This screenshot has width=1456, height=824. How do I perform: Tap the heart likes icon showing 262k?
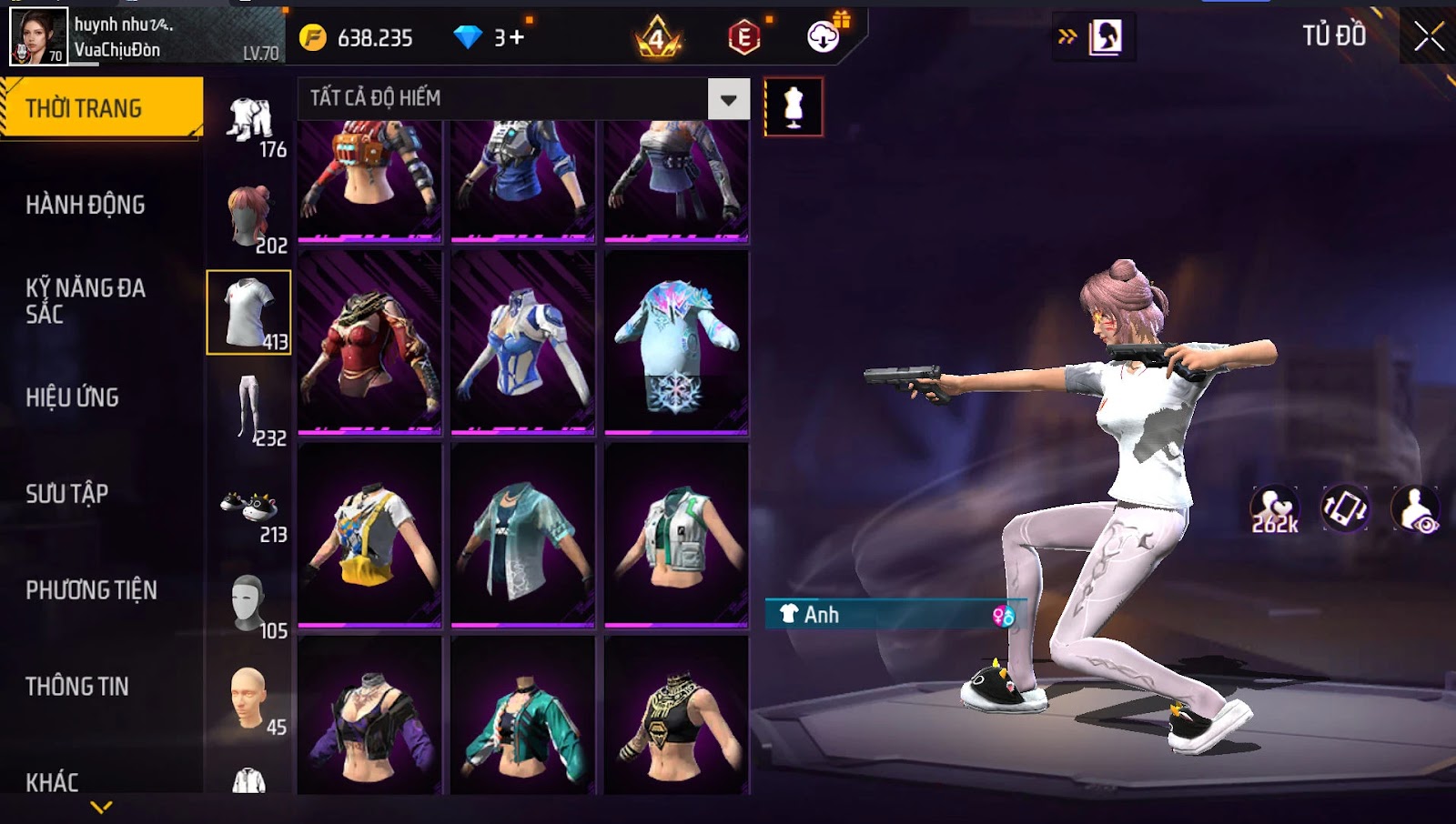(x=1274, y=509)
